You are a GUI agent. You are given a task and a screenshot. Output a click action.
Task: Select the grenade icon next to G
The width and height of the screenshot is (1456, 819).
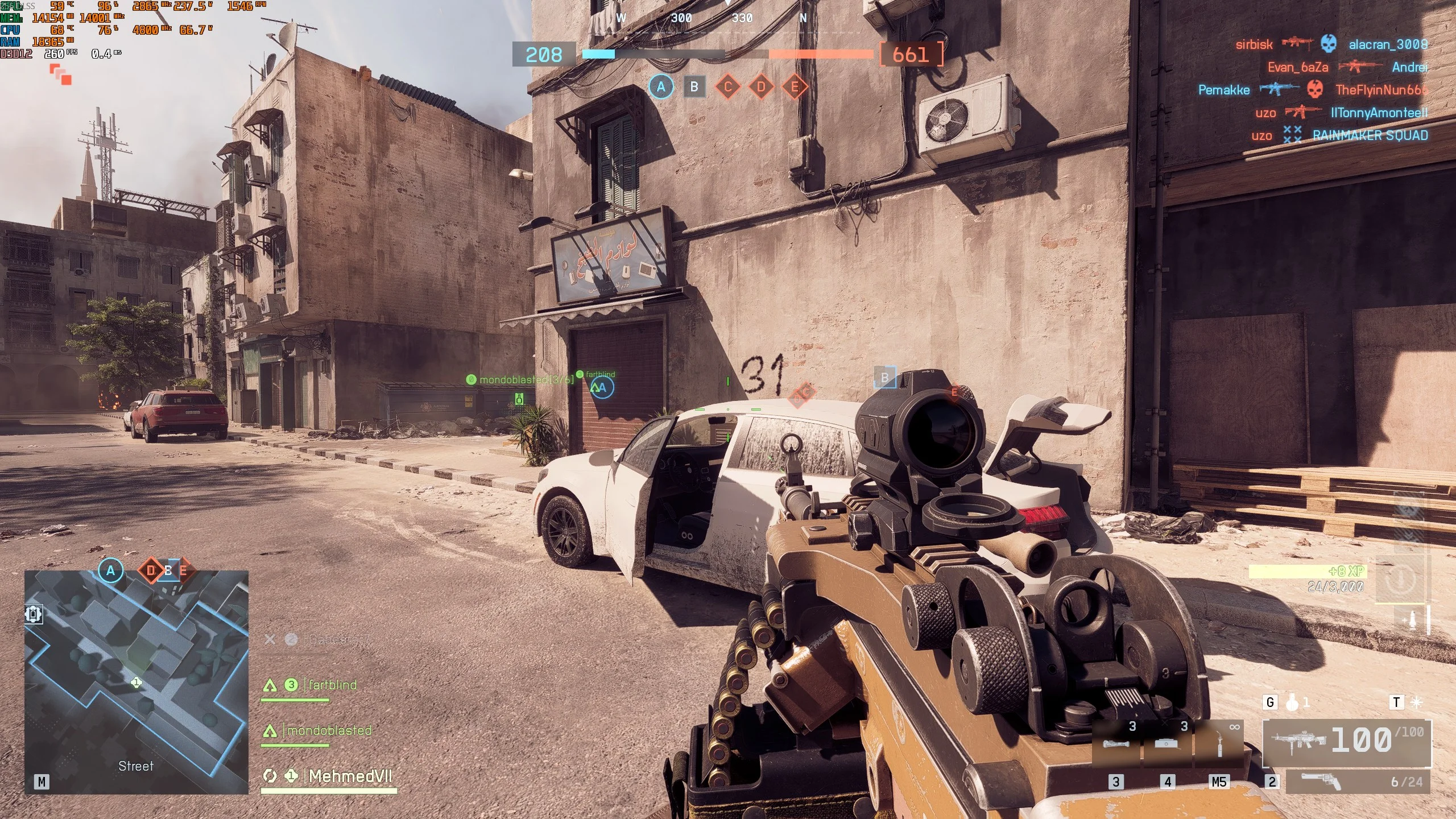pos(1292,703)
